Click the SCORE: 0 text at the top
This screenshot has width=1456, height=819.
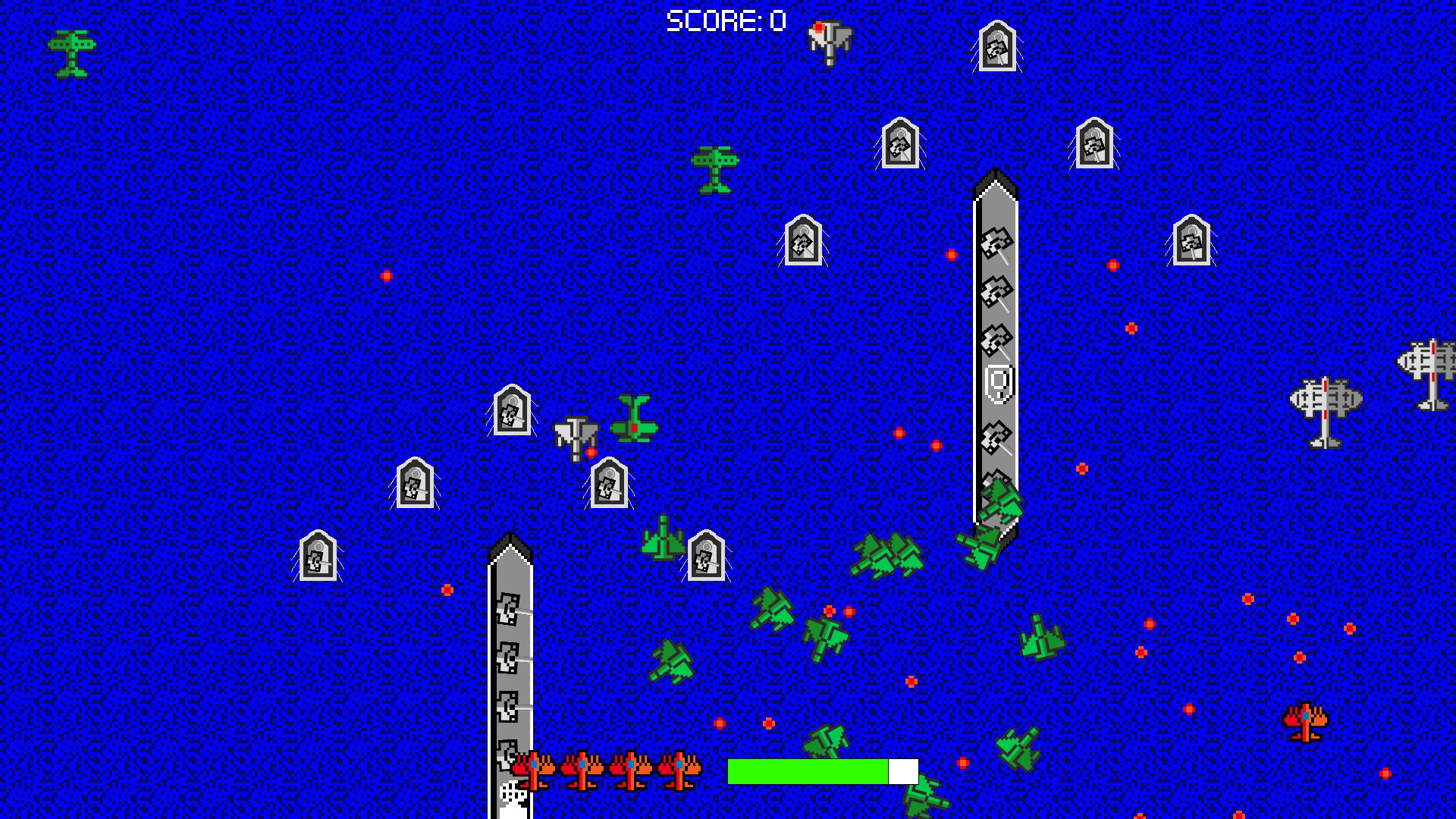(724, 20)
